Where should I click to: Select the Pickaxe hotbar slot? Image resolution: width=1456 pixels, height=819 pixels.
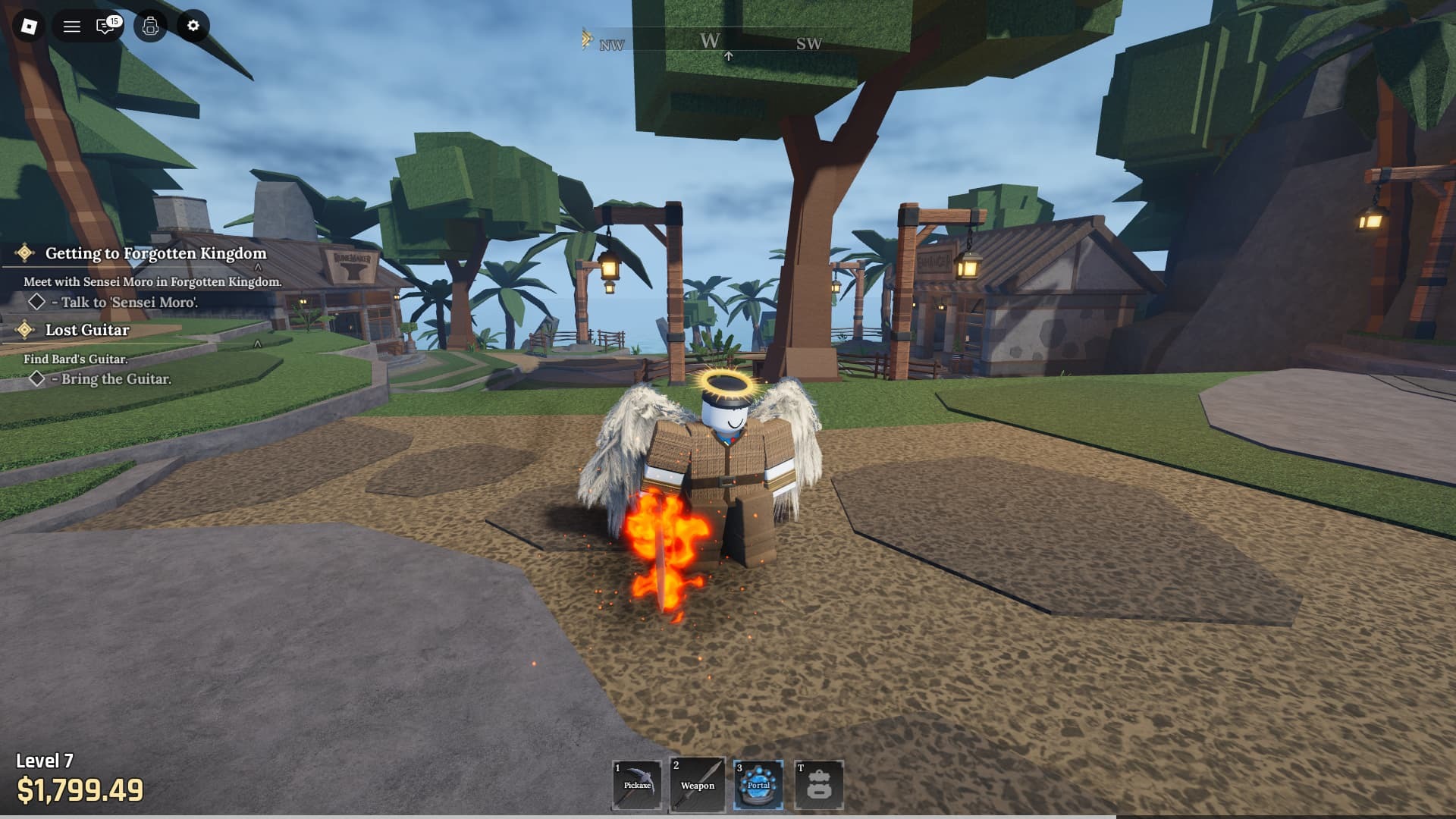pos(637,785)
